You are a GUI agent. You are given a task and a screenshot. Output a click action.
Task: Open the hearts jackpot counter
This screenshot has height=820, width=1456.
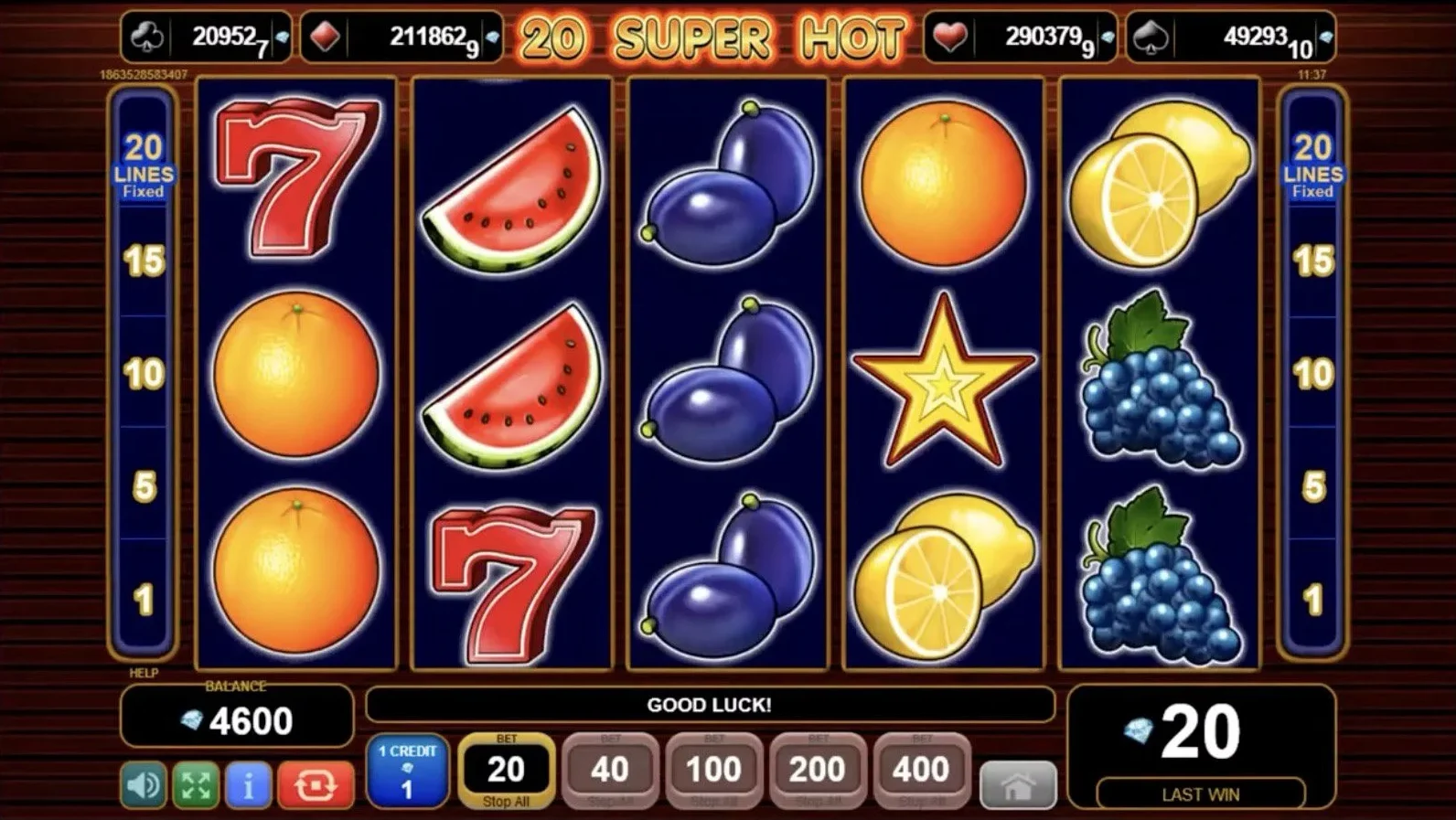pyautogui.click(x=1020, y=37)
